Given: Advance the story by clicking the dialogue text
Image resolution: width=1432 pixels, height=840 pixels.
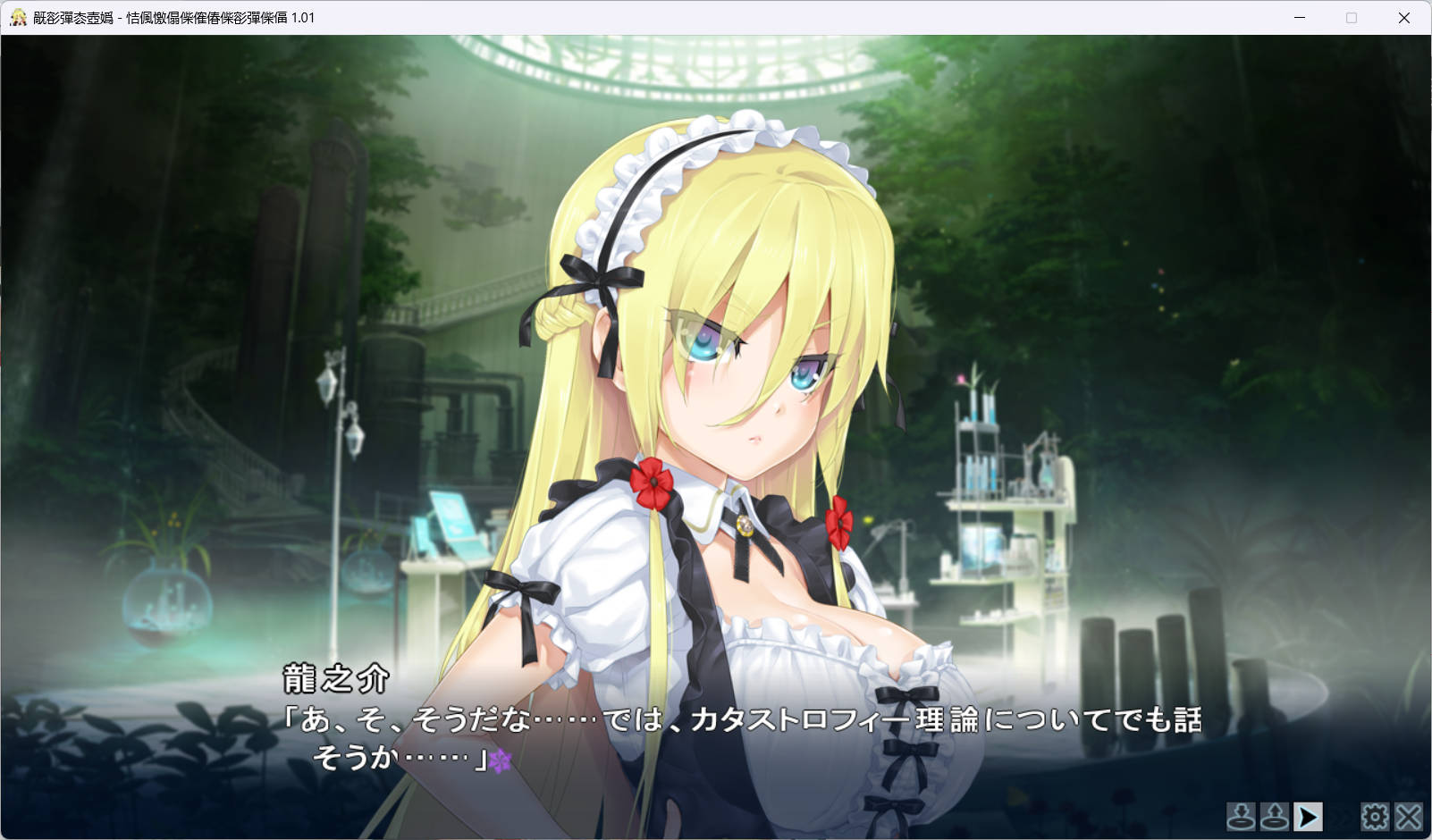Looking at the screenshot, I should pyautogui.click(x=715, y=719).
